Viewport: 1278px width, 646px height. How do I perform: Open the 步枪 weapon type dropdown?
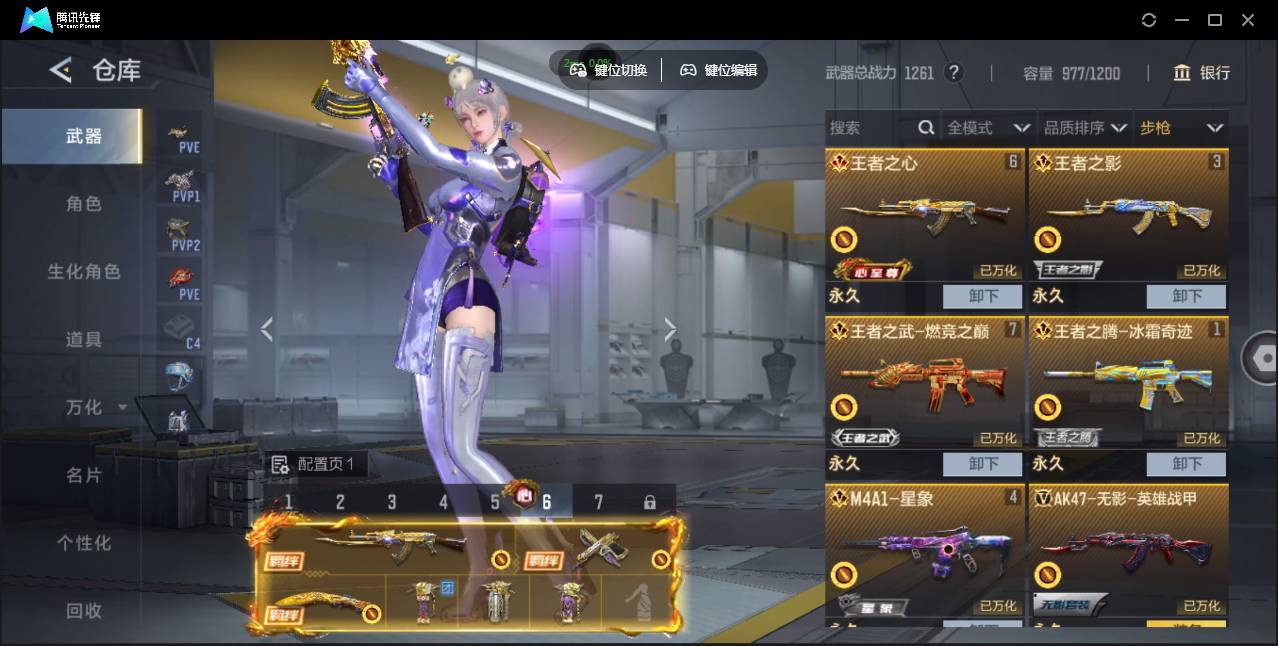[1181, 128]
